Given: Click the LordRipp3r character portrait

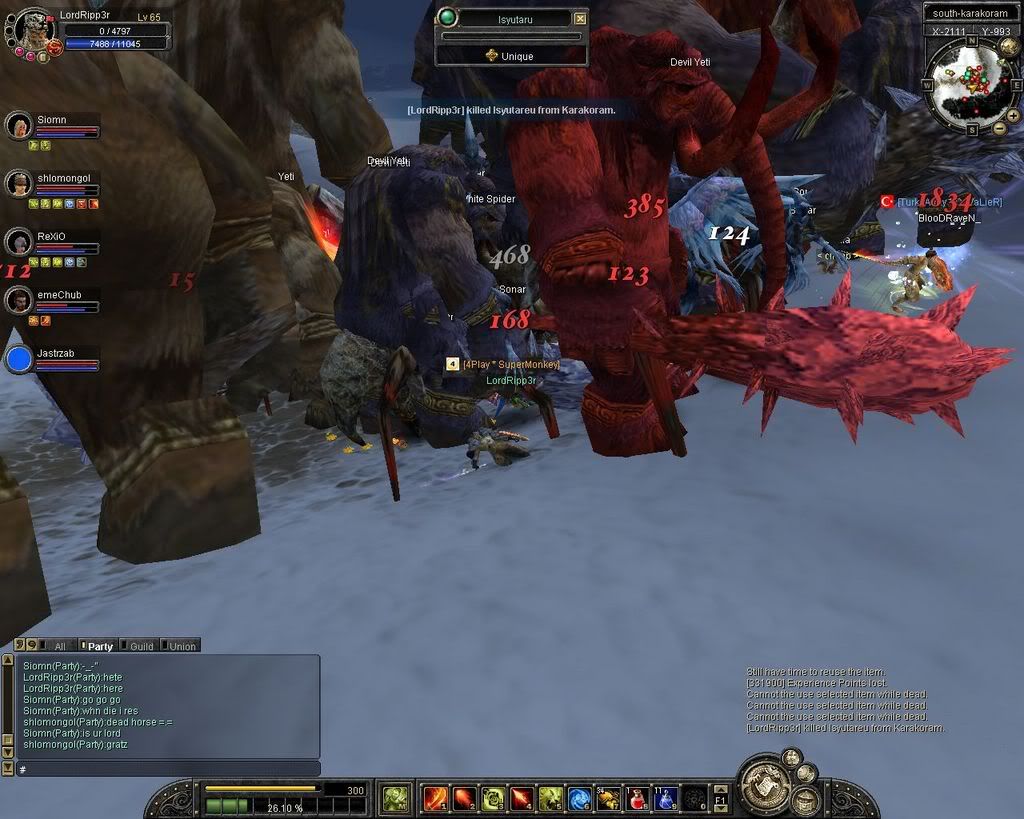Looking at the screenshot, I should pyautogui.click(x=33, y=29).
